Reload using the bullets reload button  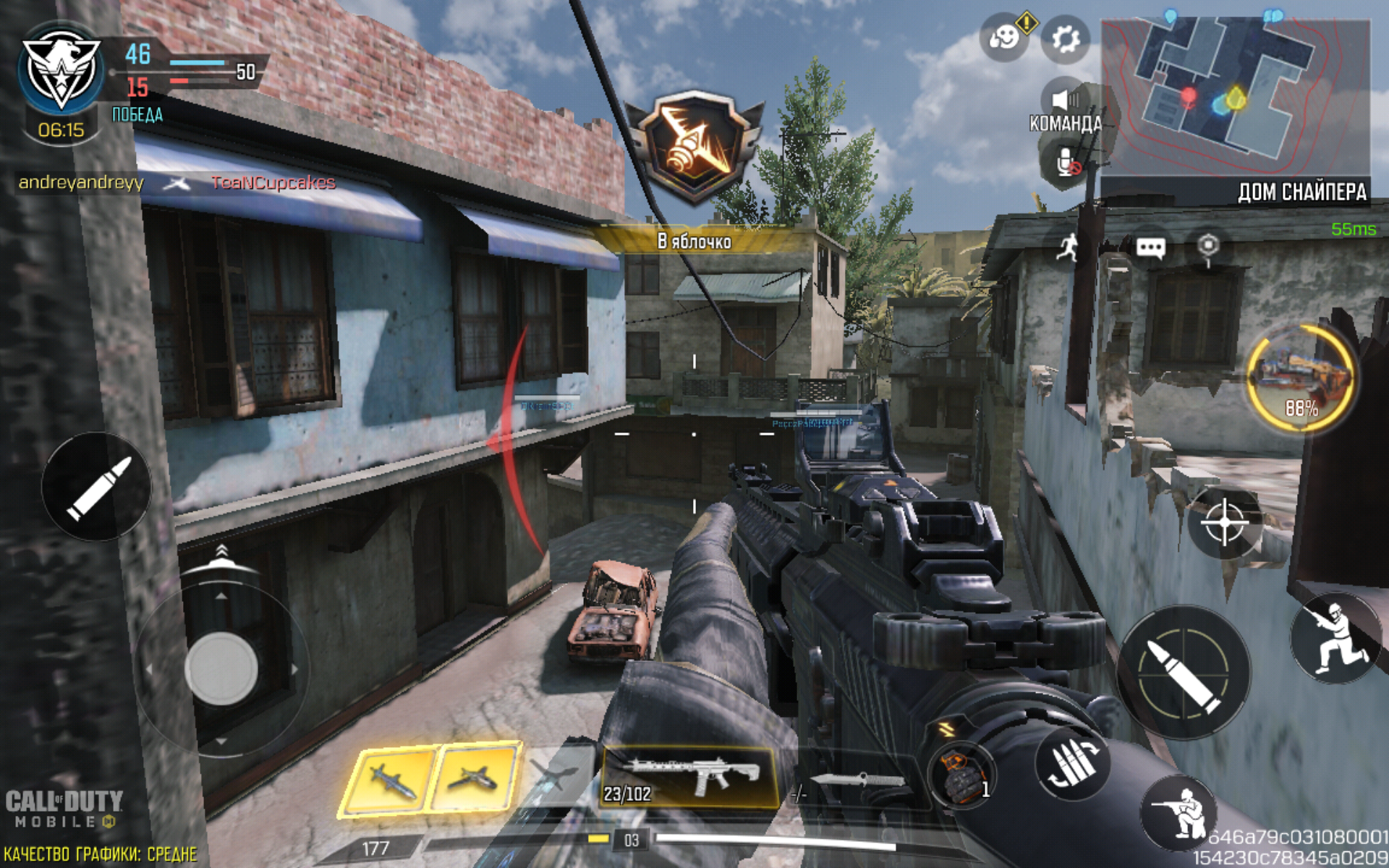click(1072, 763)
